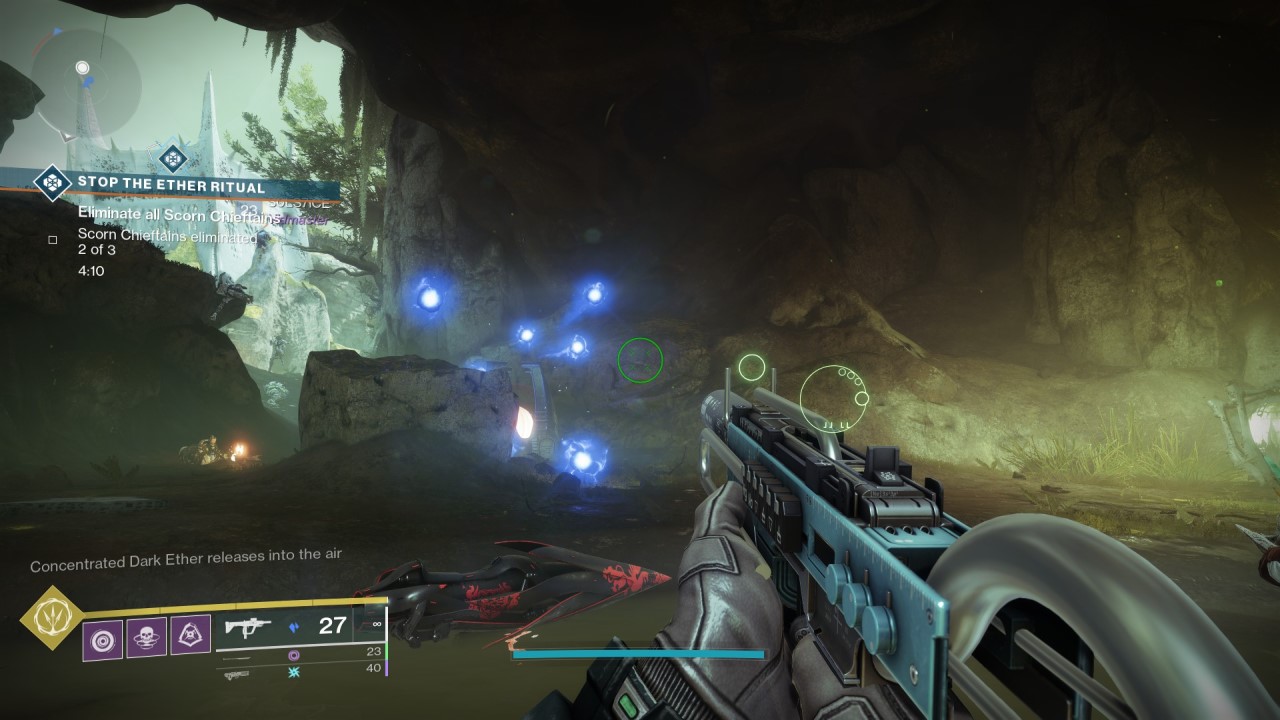1280x720 pixels.
Task: Switch to the second weapon with purple ammo
Action: 295,655
